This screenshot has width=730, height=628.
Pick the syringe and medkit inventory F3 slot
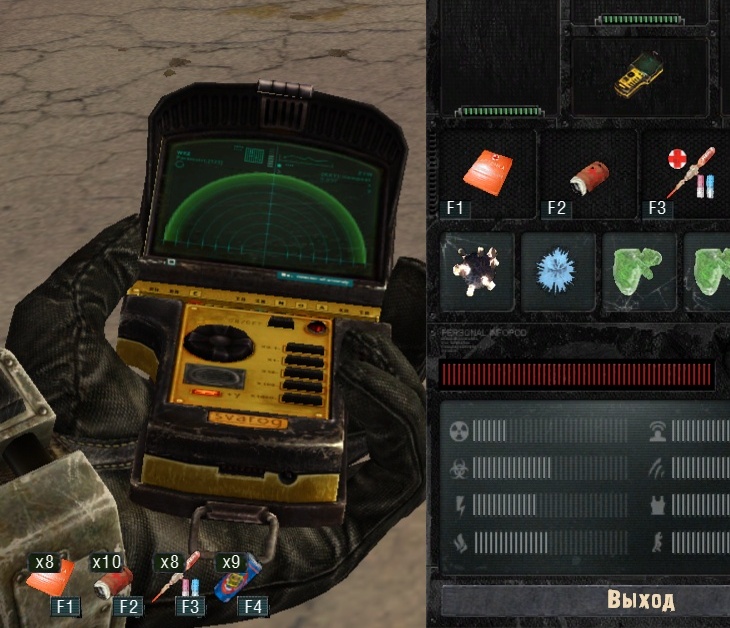[686, 174]
